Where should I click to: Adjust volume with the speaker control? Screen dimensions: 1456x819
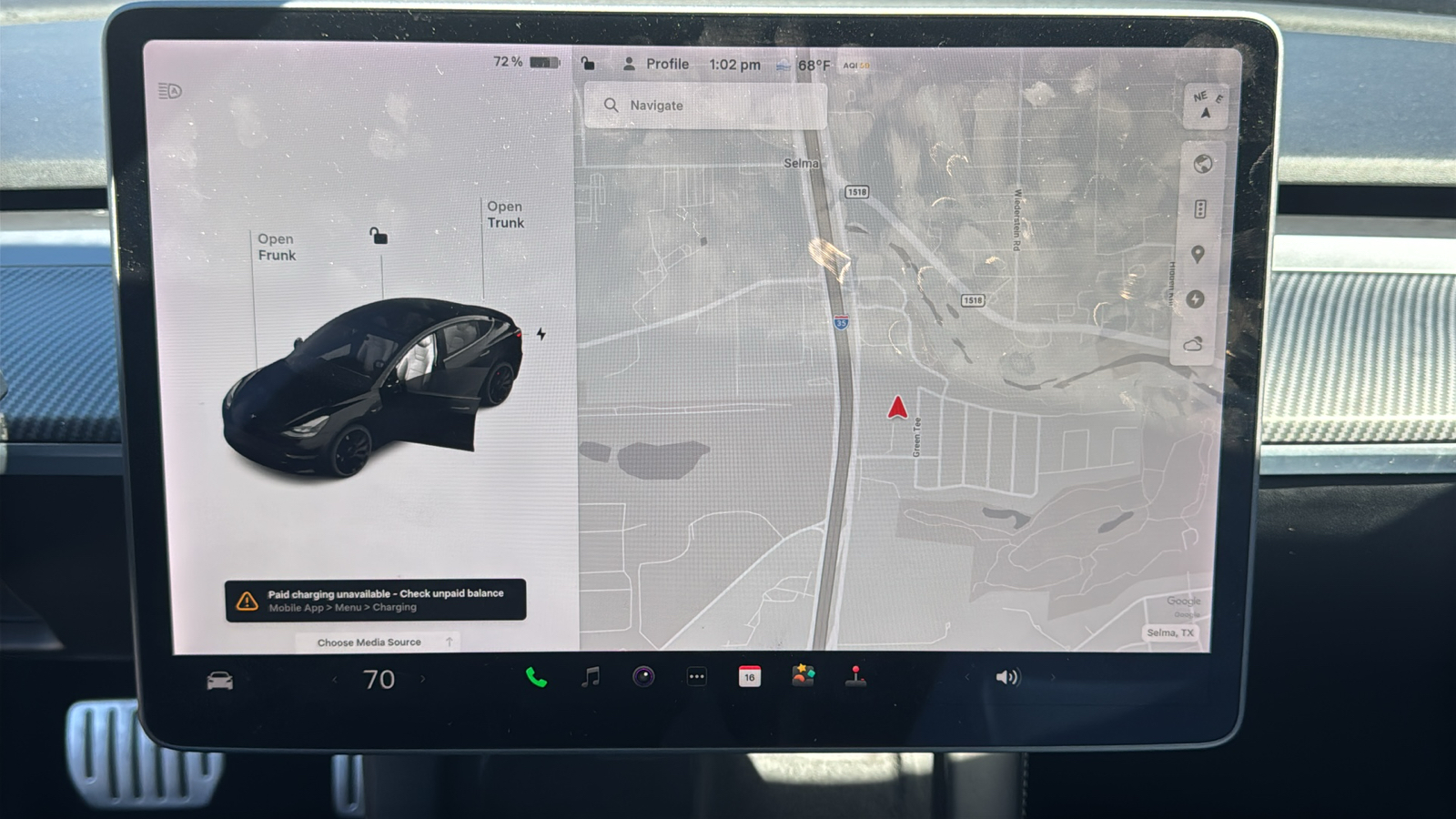click(1006, 676)
